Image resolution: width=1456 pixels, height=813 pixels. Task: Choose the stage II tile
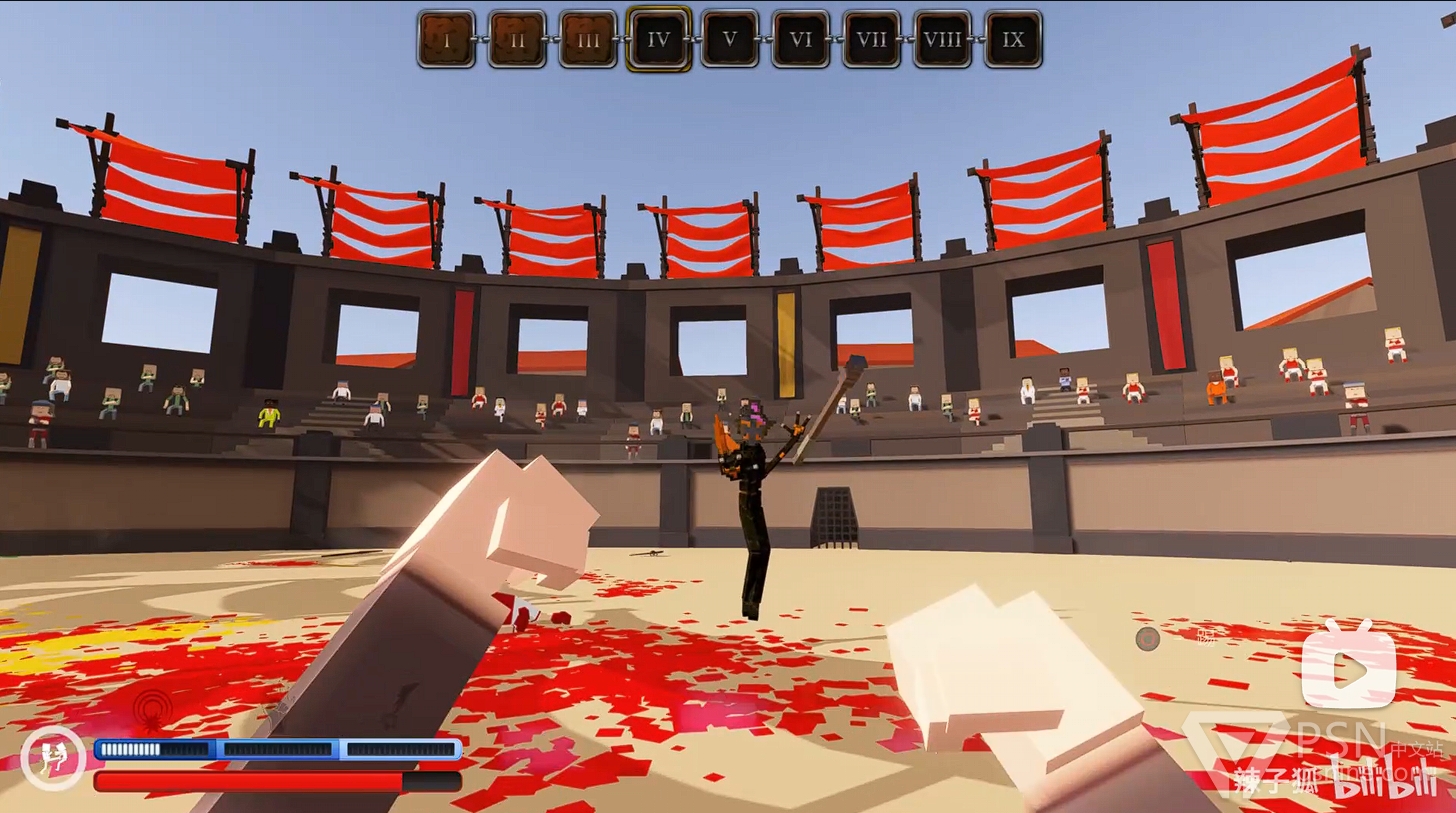pyautogui.click(x=517, y=39)
